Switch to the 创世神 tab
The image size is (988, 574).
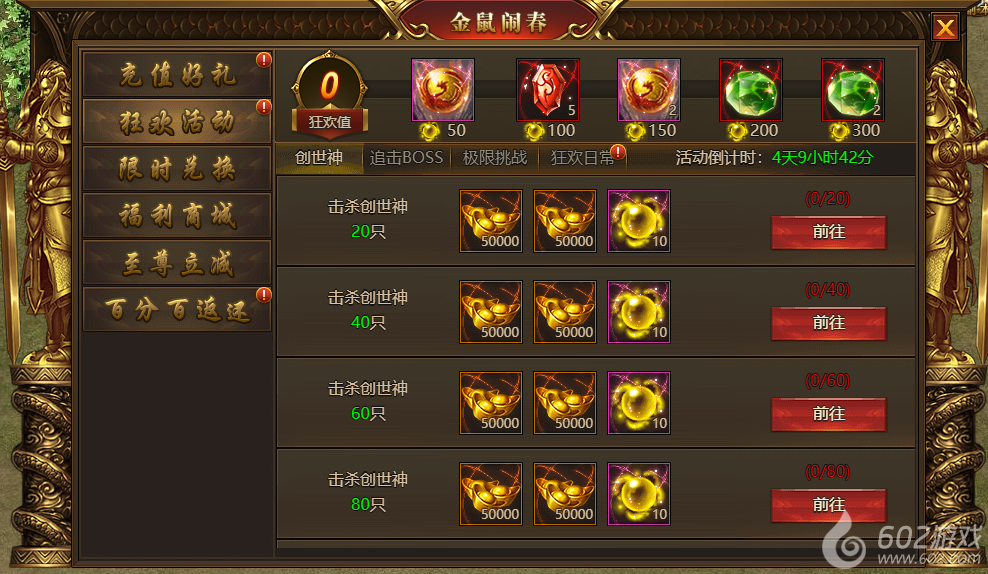[x=319, y=158]
